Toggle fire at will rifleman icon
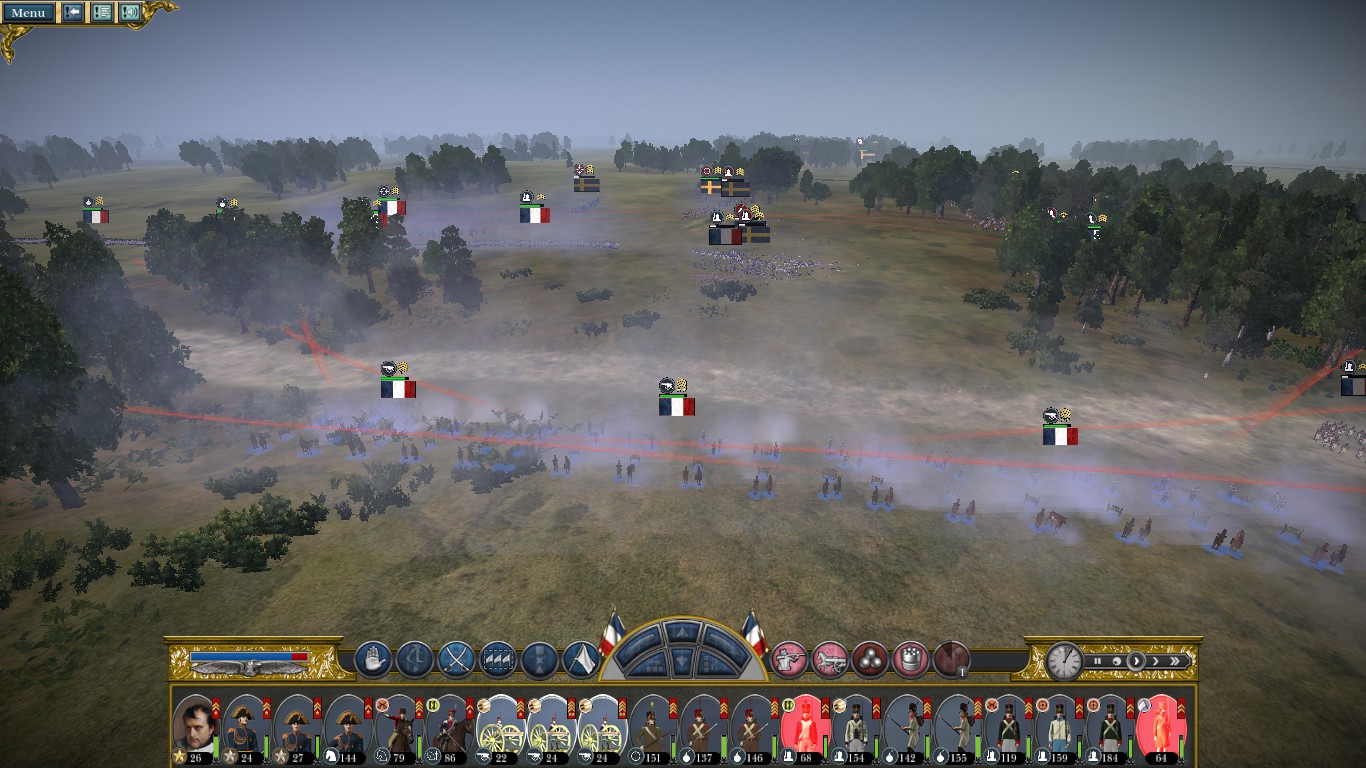This screenshot has height=768, width=1366. point(789,659)
